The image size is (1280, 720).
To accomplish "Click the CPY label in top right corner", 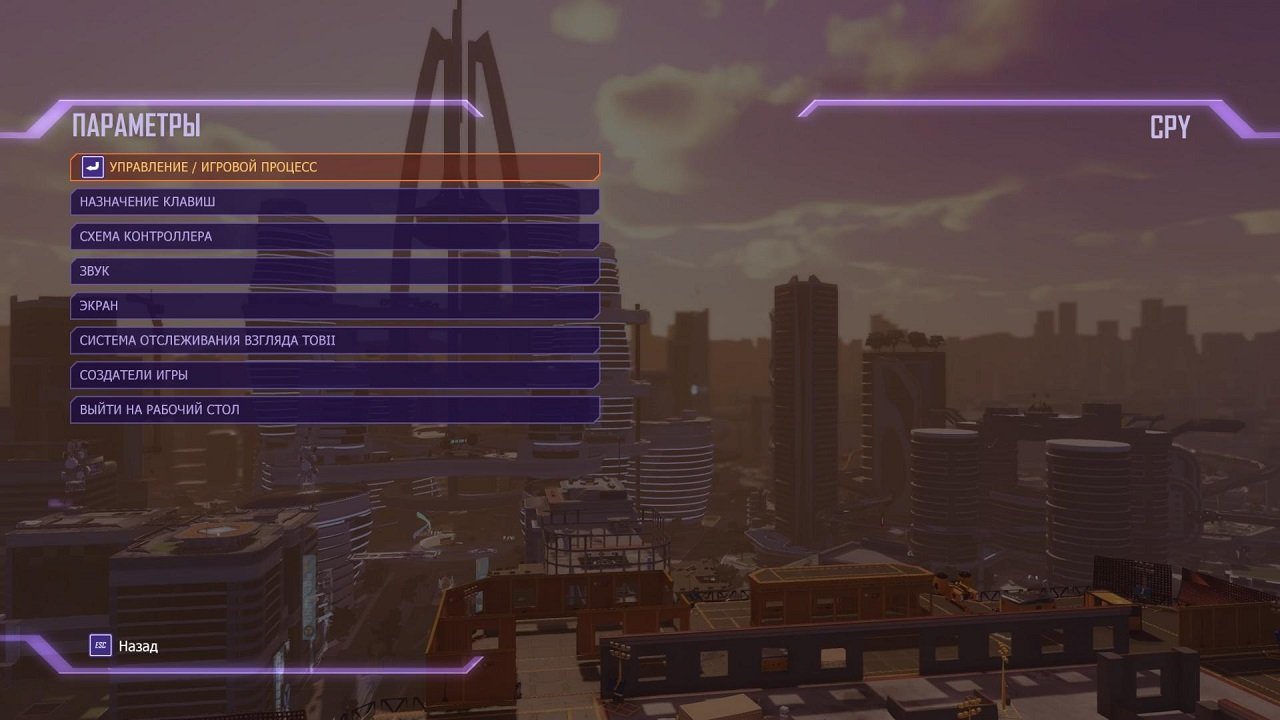I will pos(1172,126).
